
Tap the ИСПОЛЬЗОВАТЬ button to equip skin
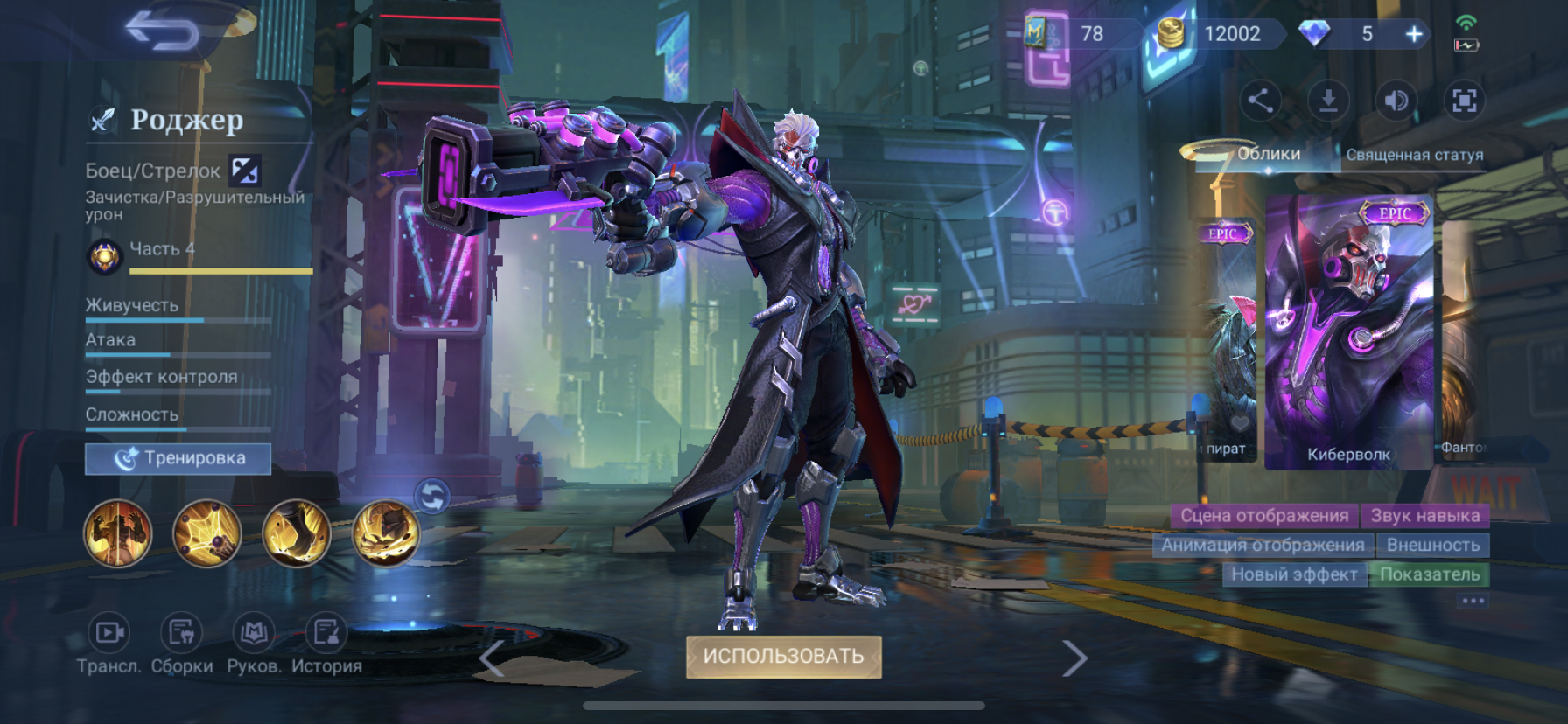(783, 657)
